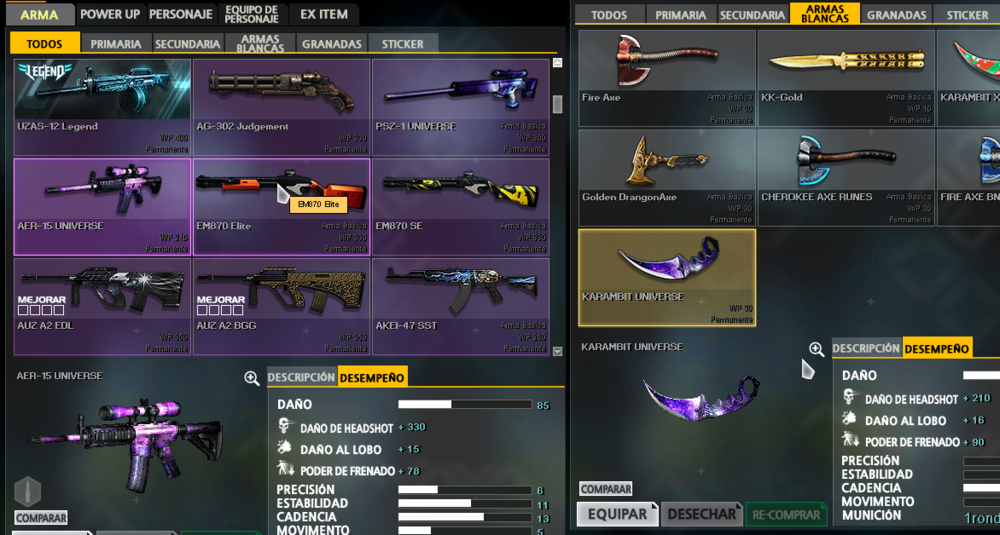Choose the AG-302 Judgement weapon
The width and height of the screenshot is (1000, 535).
[281, 107]
